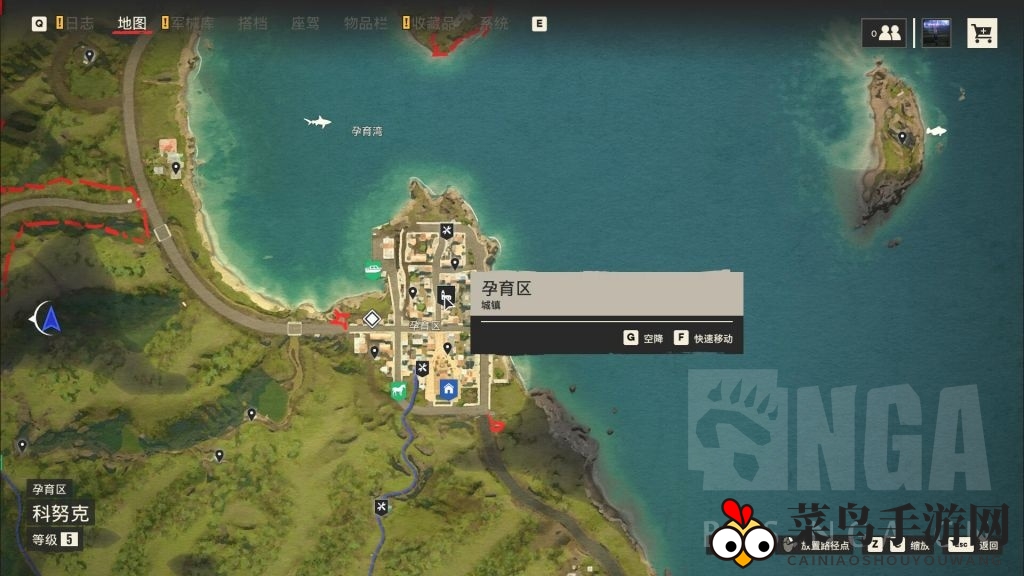Viewport: 1024px width, 576px height.
Task: Open the shopping cart store
Action: click(x=982, y=33)
